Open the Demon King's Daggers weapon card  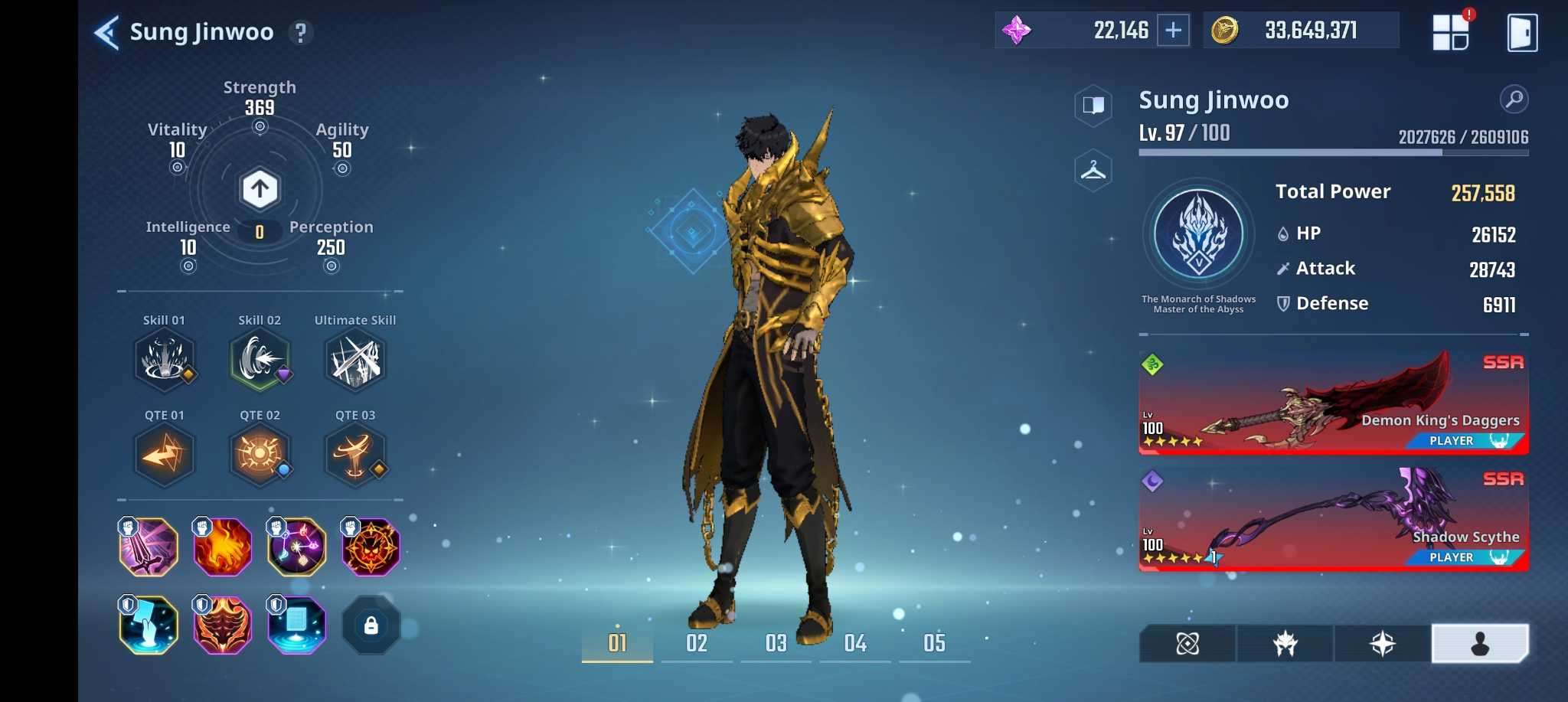tap(1333, 403)
